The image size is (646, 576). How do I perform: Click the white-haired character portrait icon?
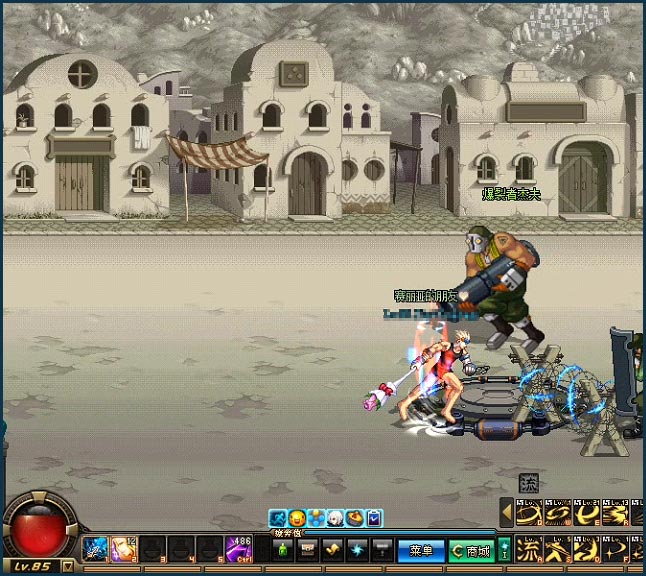point(336,518)
